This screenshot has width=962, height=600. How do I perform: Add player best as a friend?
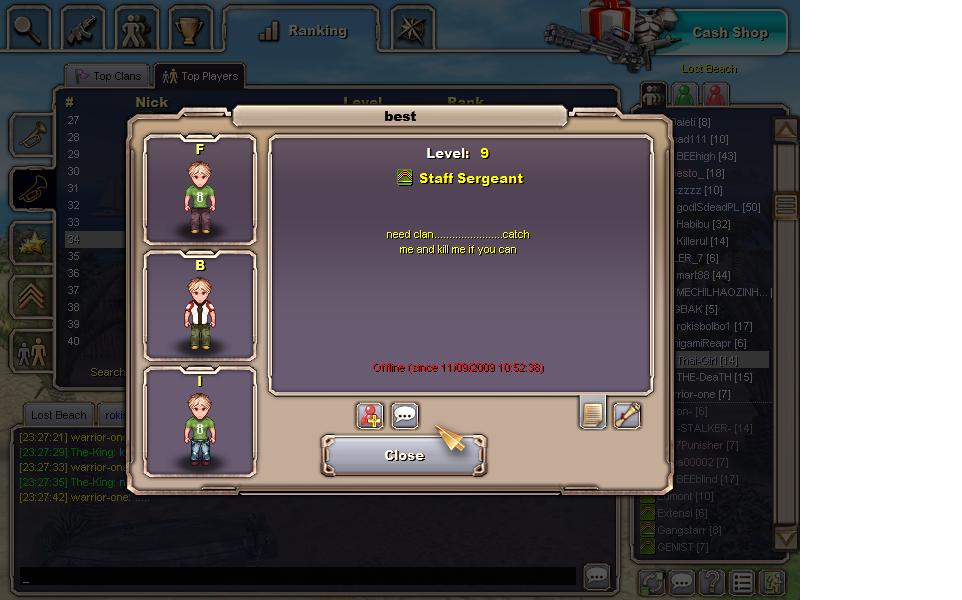[x=370, y=415]
